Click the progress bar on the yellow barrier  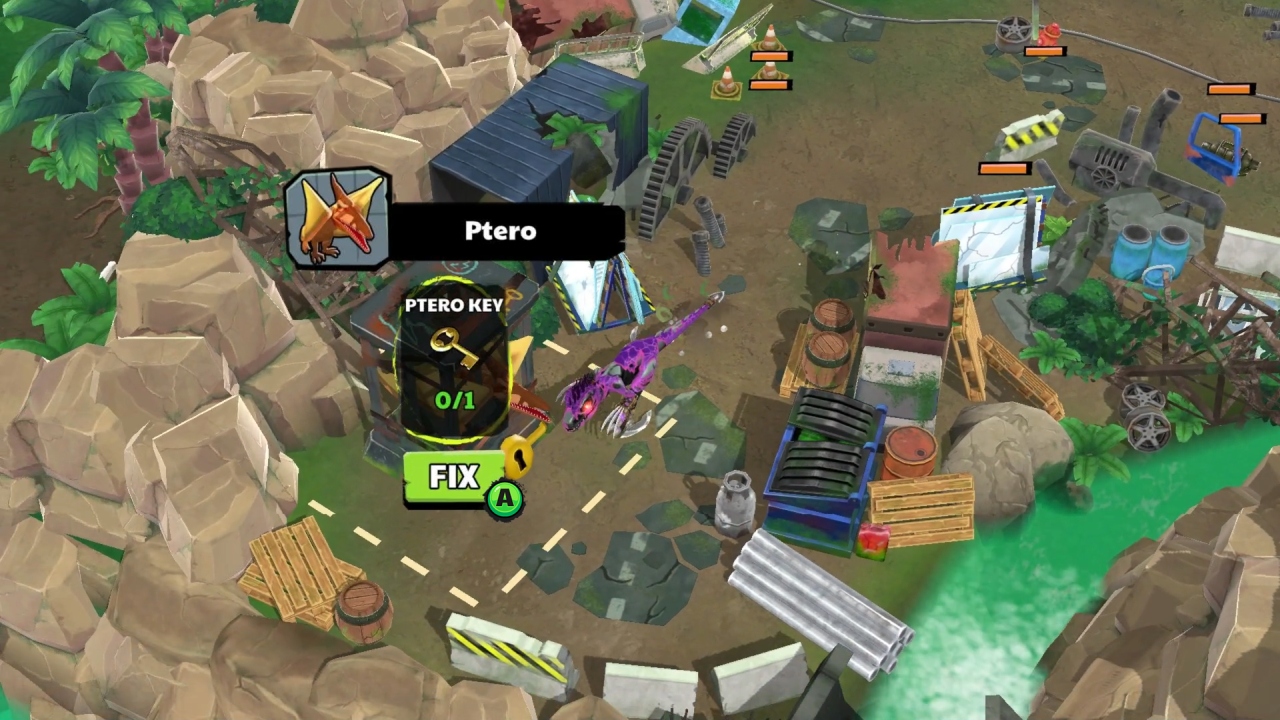[1003, 166]
